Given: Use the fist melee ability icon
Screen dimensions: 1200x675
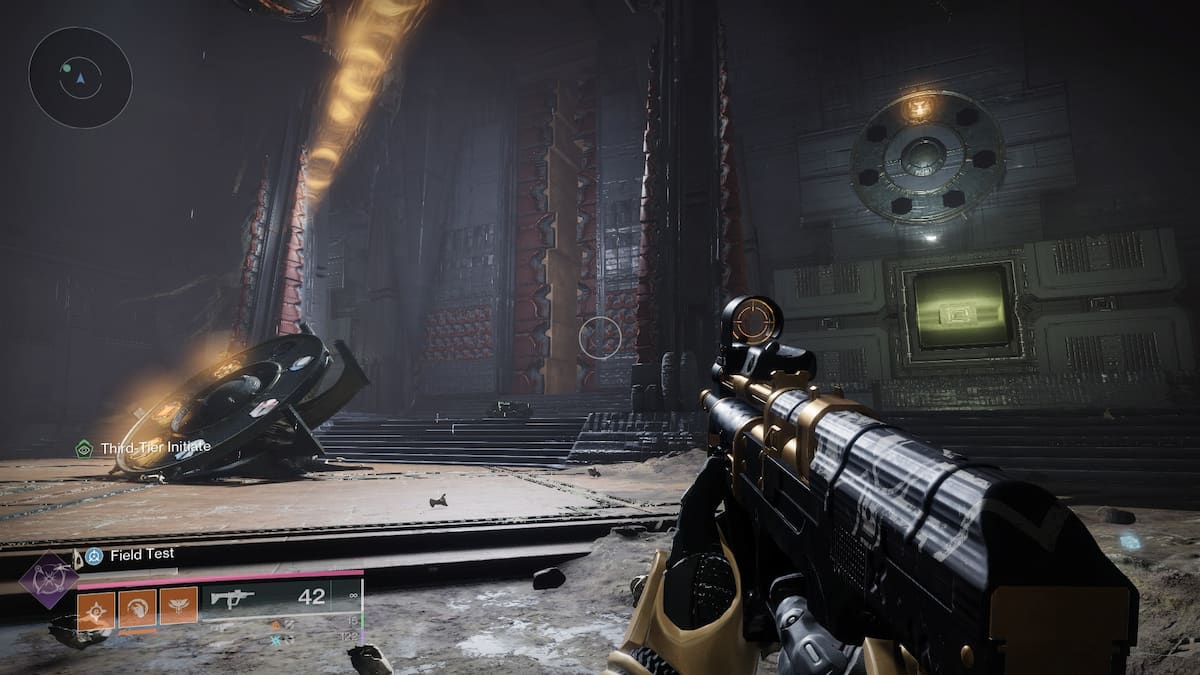Looking at the screenshot, I should tap(138, 607).
